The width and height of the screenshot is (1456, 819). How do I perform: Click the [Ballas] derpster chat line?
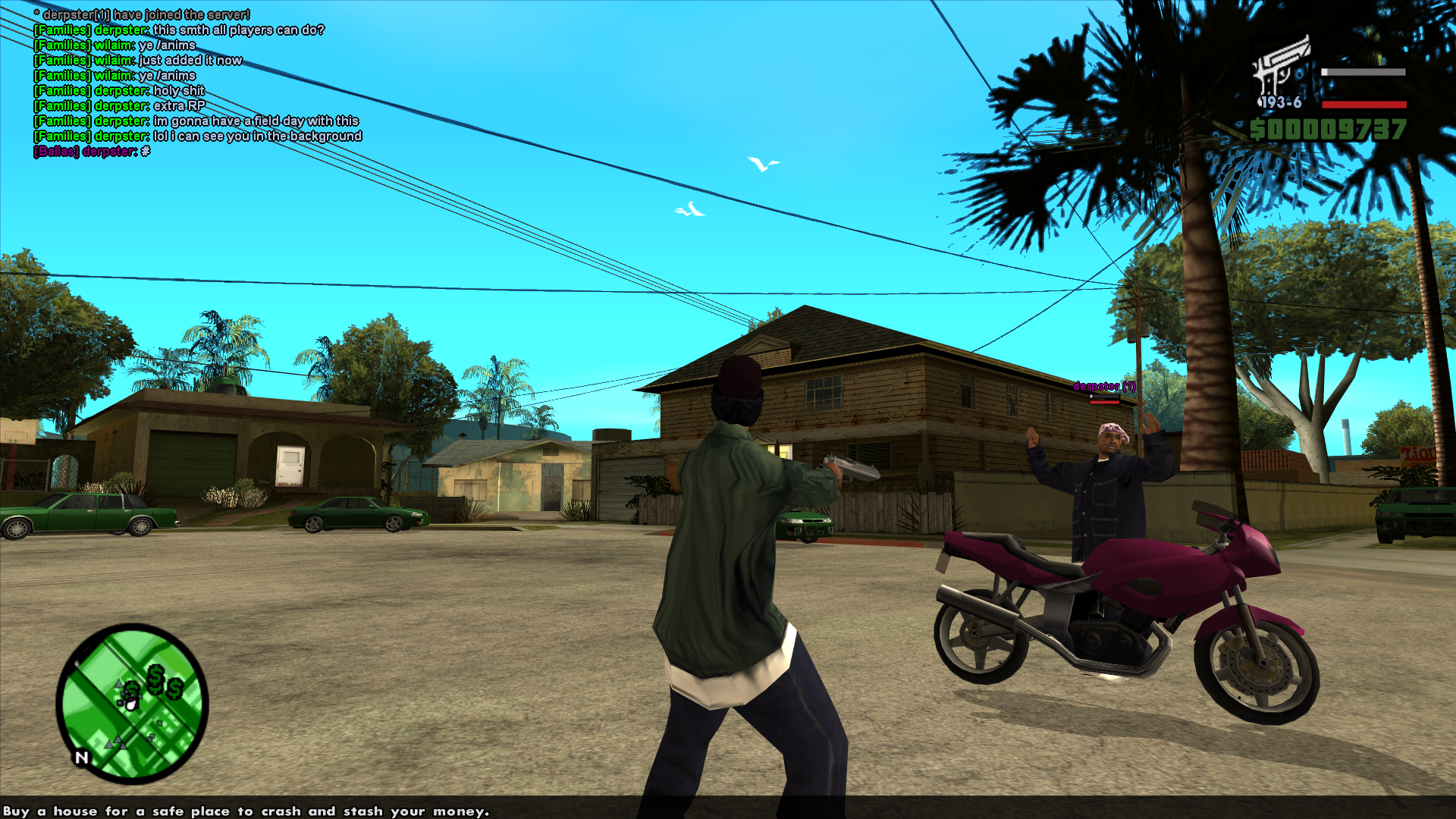point(91,150)
